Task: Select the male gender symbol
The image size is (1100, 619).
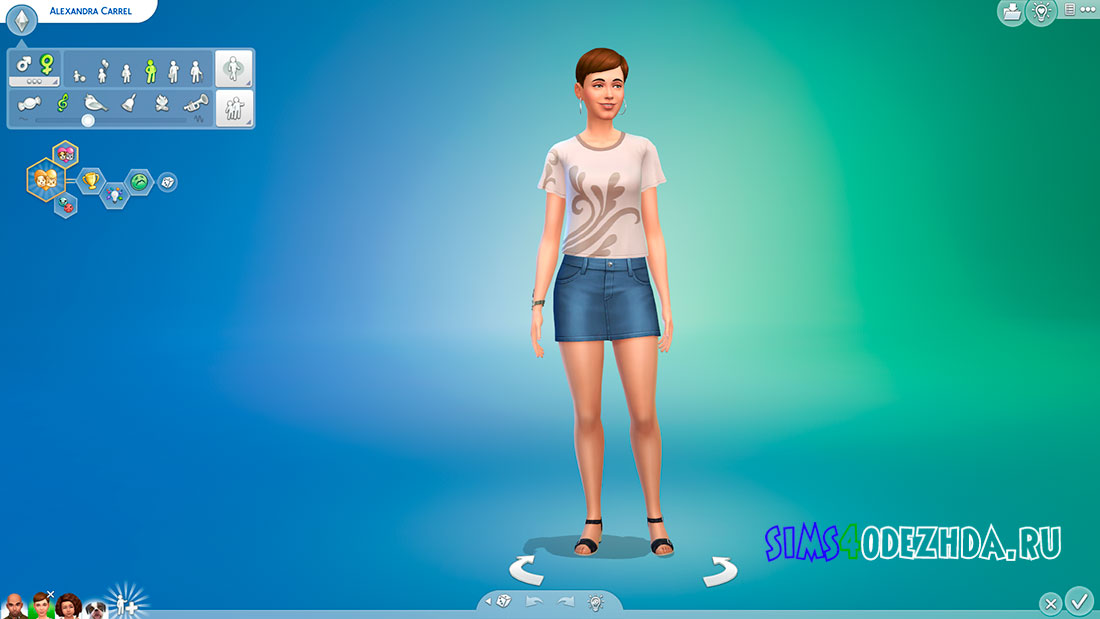Action: pos(24,65)
